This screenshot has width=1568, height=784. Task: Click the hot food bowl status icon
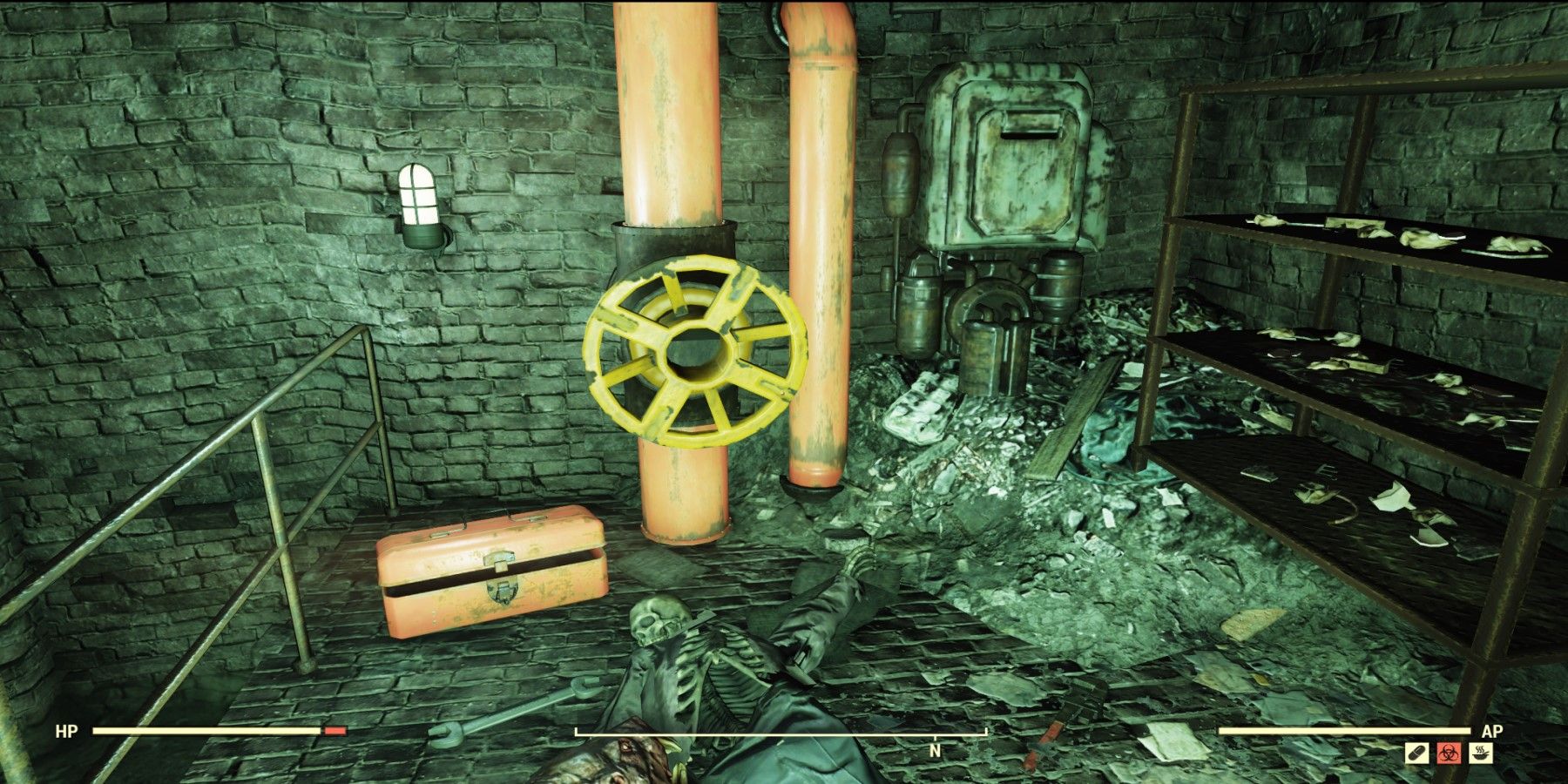(x=1480, y=754)
